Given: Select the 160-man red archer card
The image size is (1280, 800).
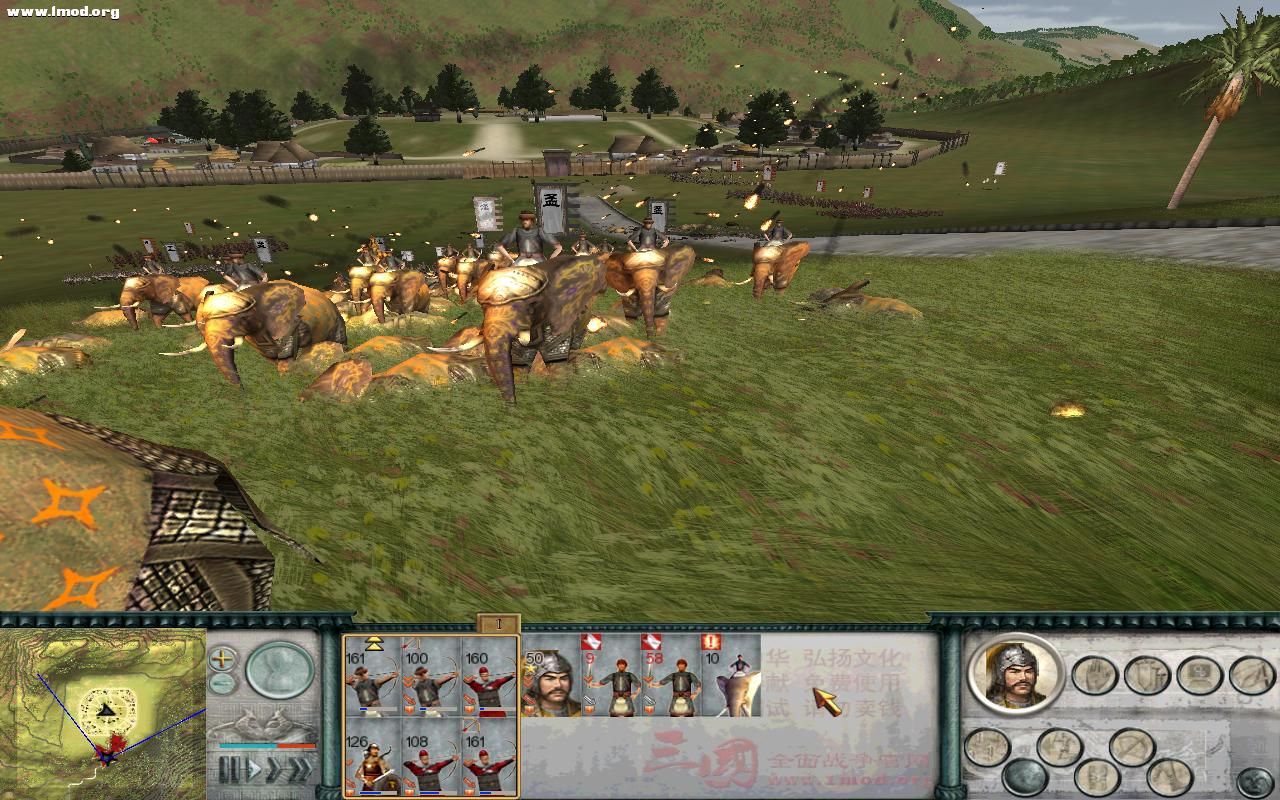Looking at the screenshot, I should pyautogui.click(x=489, y=676).
